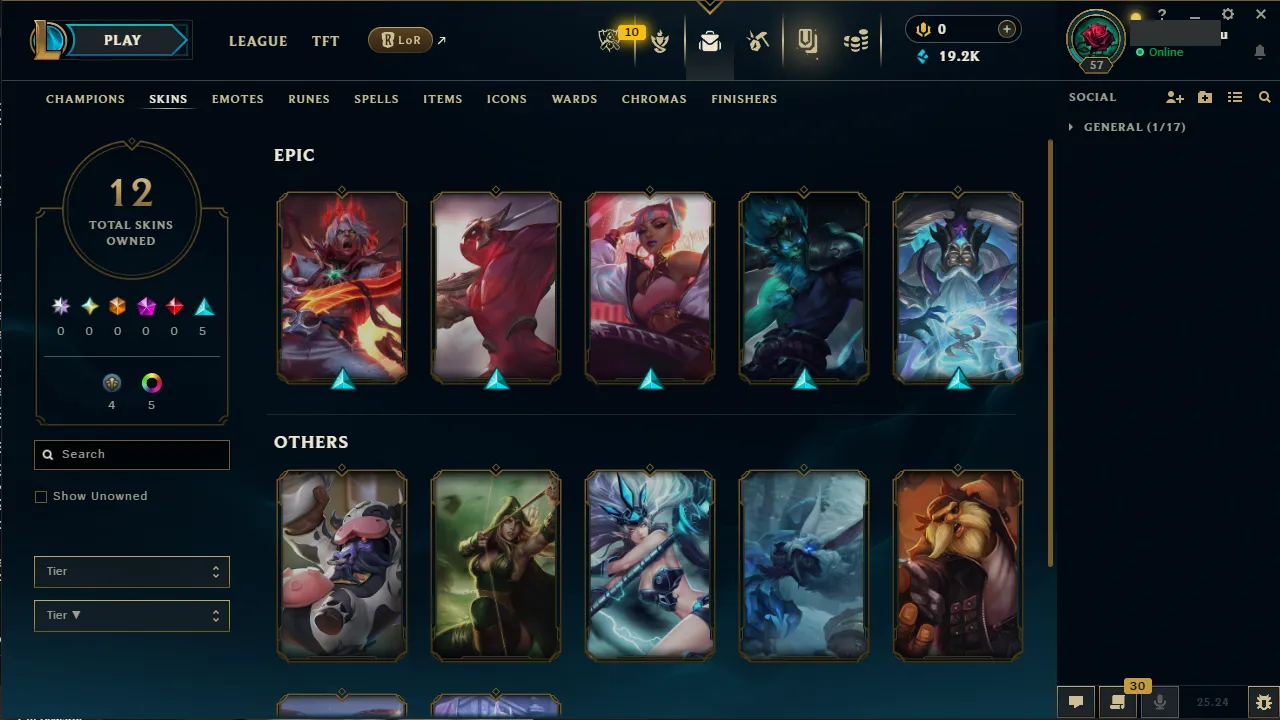
Task: Enable the Show Unowned checkbox
Action: 41,496
